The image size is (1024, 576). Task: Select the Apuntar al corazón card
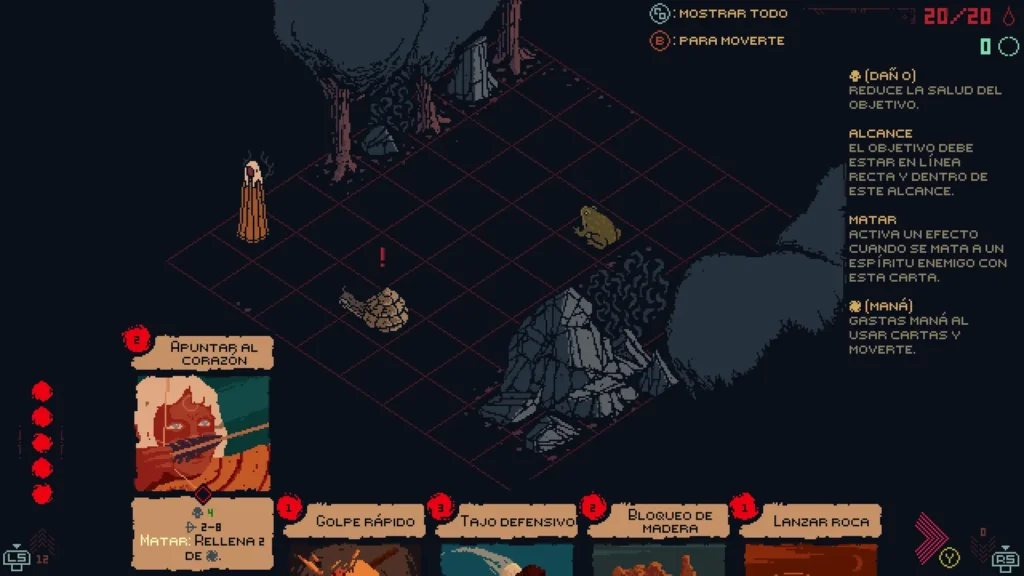tap(202, 432)
